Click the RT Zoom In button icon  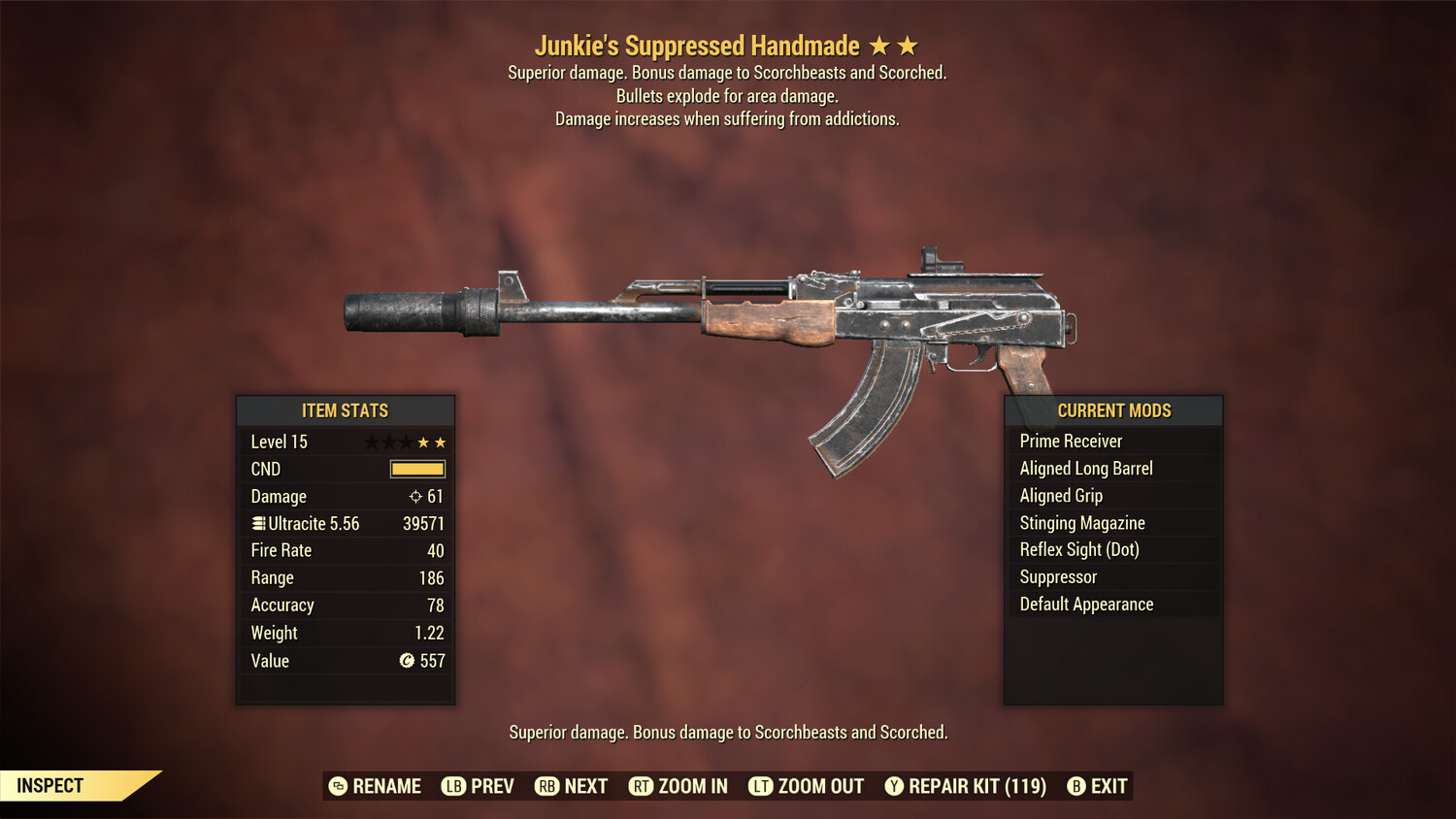click(642, 786)
